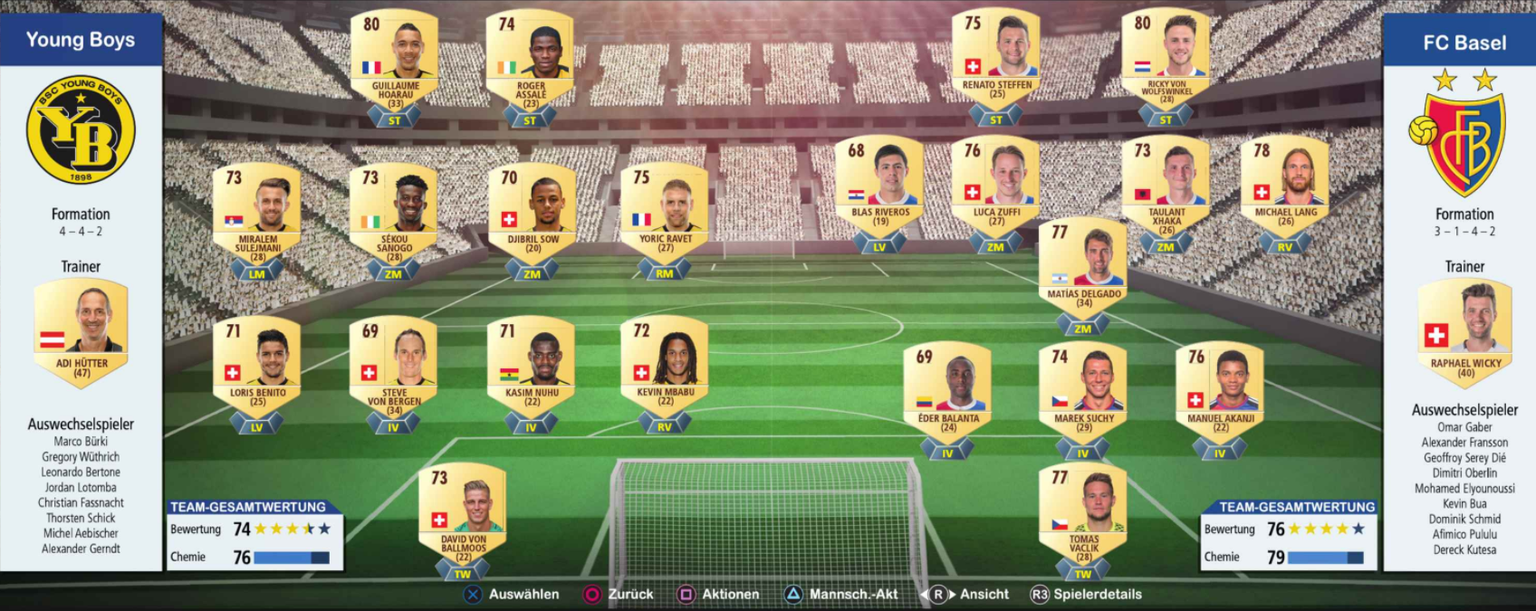This screenshot has height=611, width=1536.
Task: Pick Blas Riveros's player card
Action: point(880,188)
